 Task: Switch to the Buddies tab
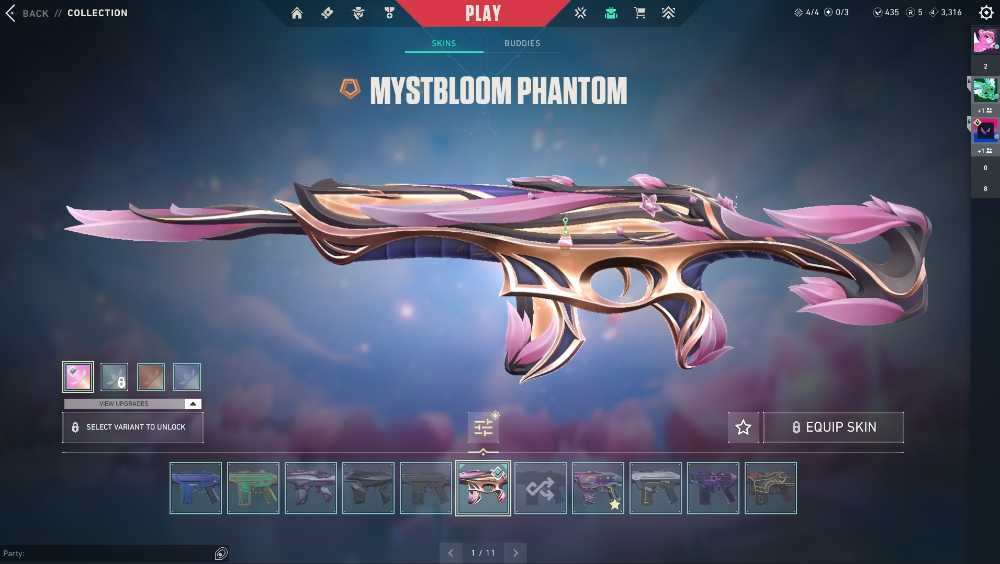(x=521, y=44)
